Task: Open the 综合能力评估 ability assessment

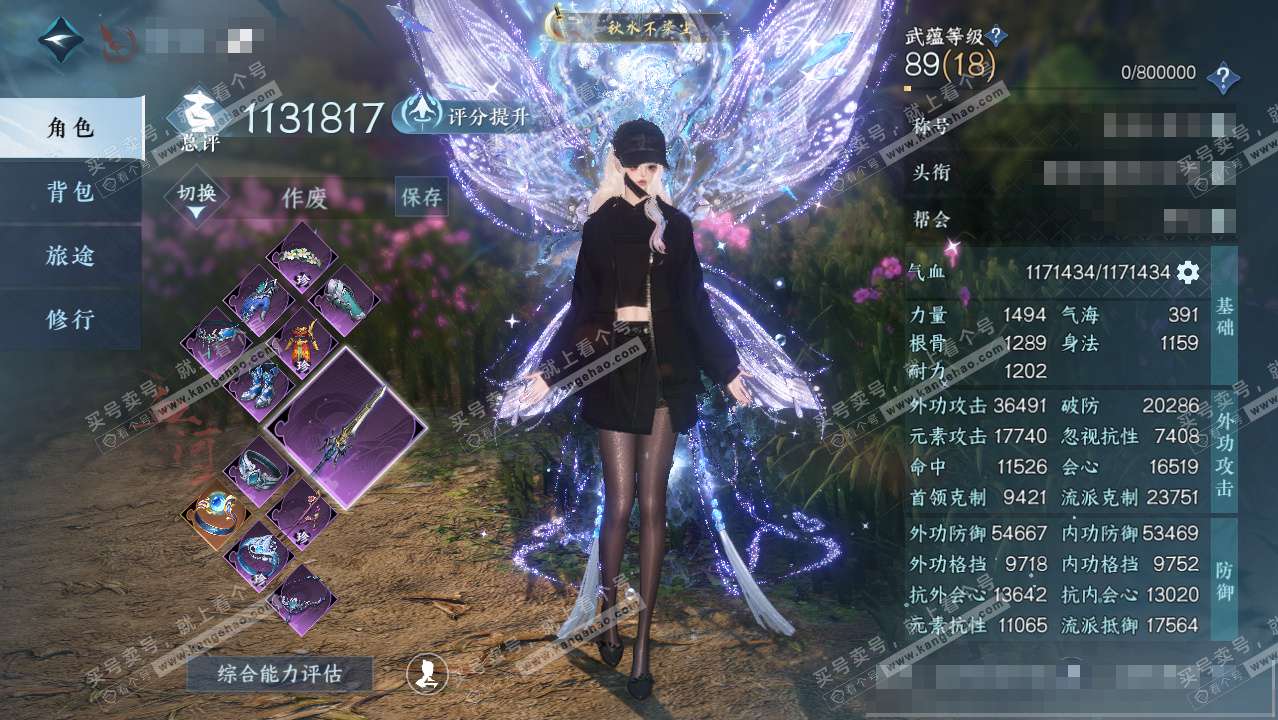Action: point(279,674)
